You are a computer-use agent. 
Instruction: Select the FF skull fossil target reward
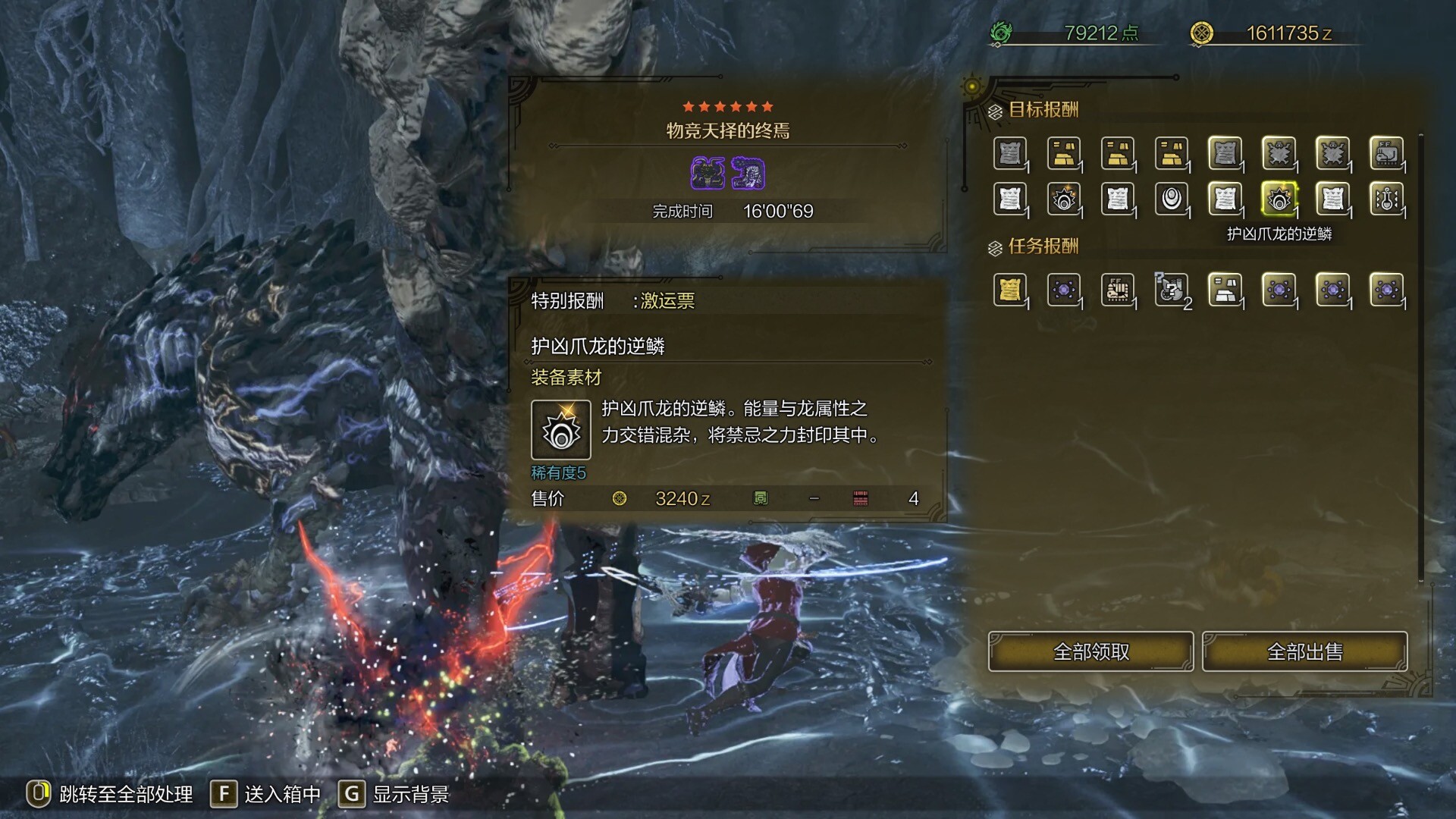pos(1386,154)
